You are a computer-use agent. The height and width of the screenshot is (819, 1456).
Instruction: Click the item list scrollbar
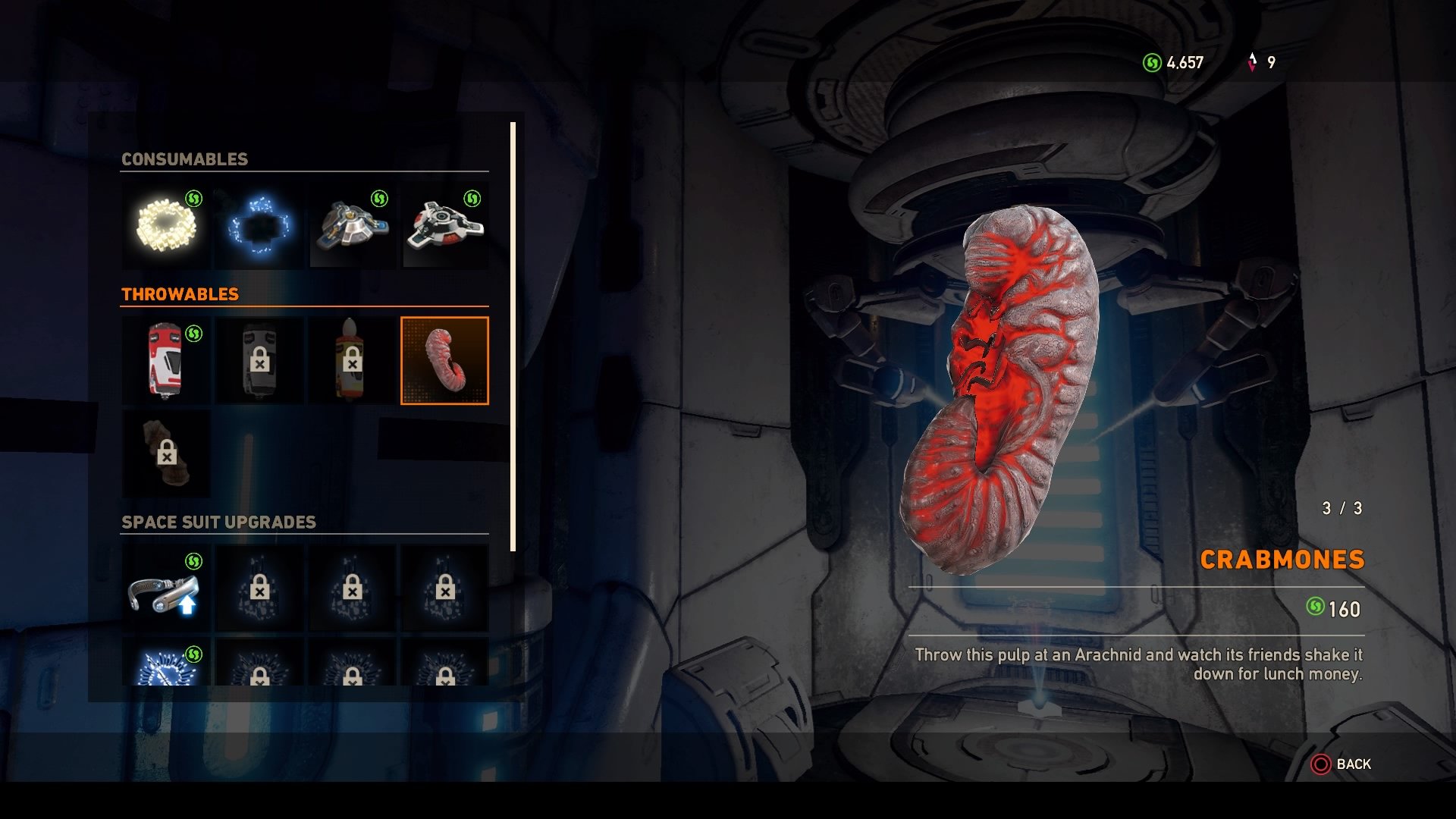[513, 337]
